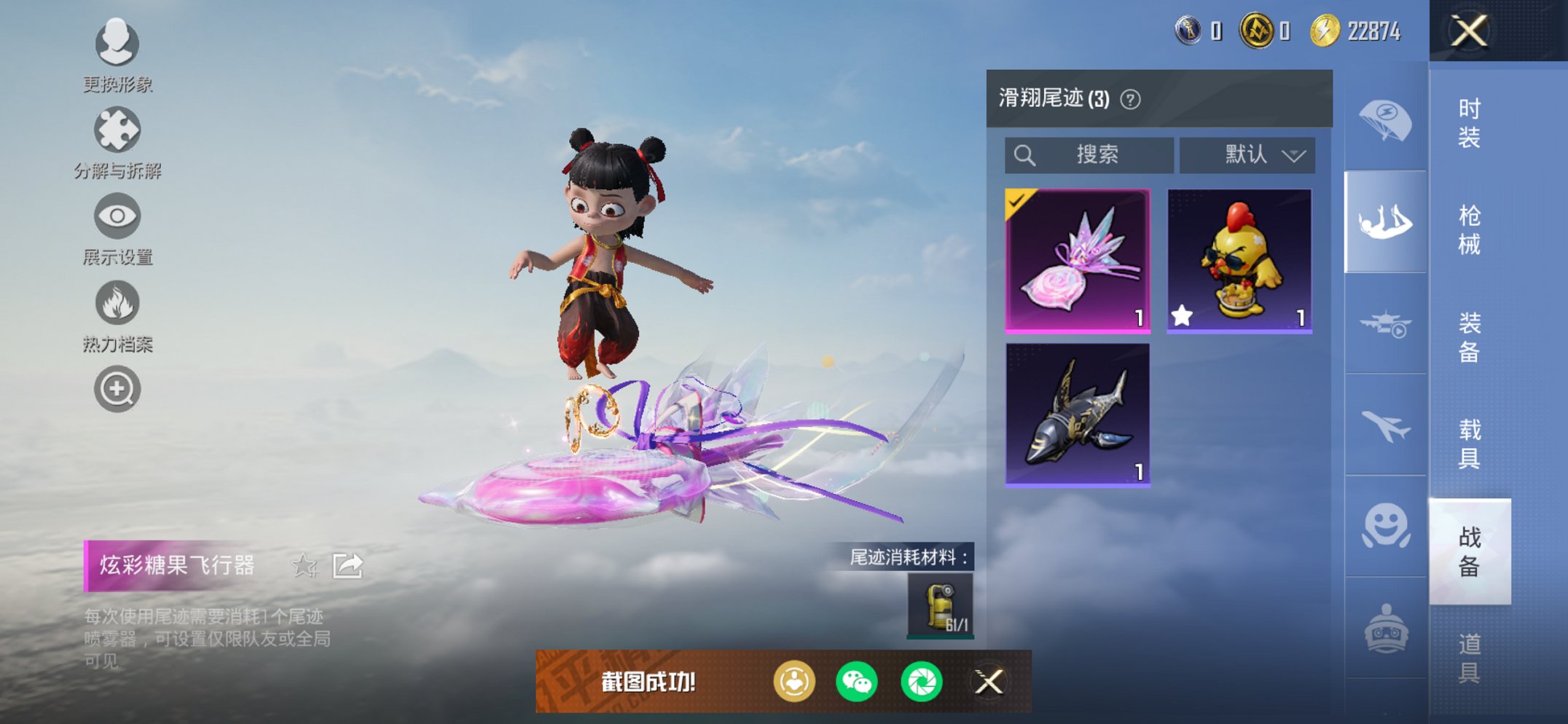Click the 展示设置 eye icon
The height and width of the screenshot is (724, 1568).
pyautogui.click(x=117, y=215)
